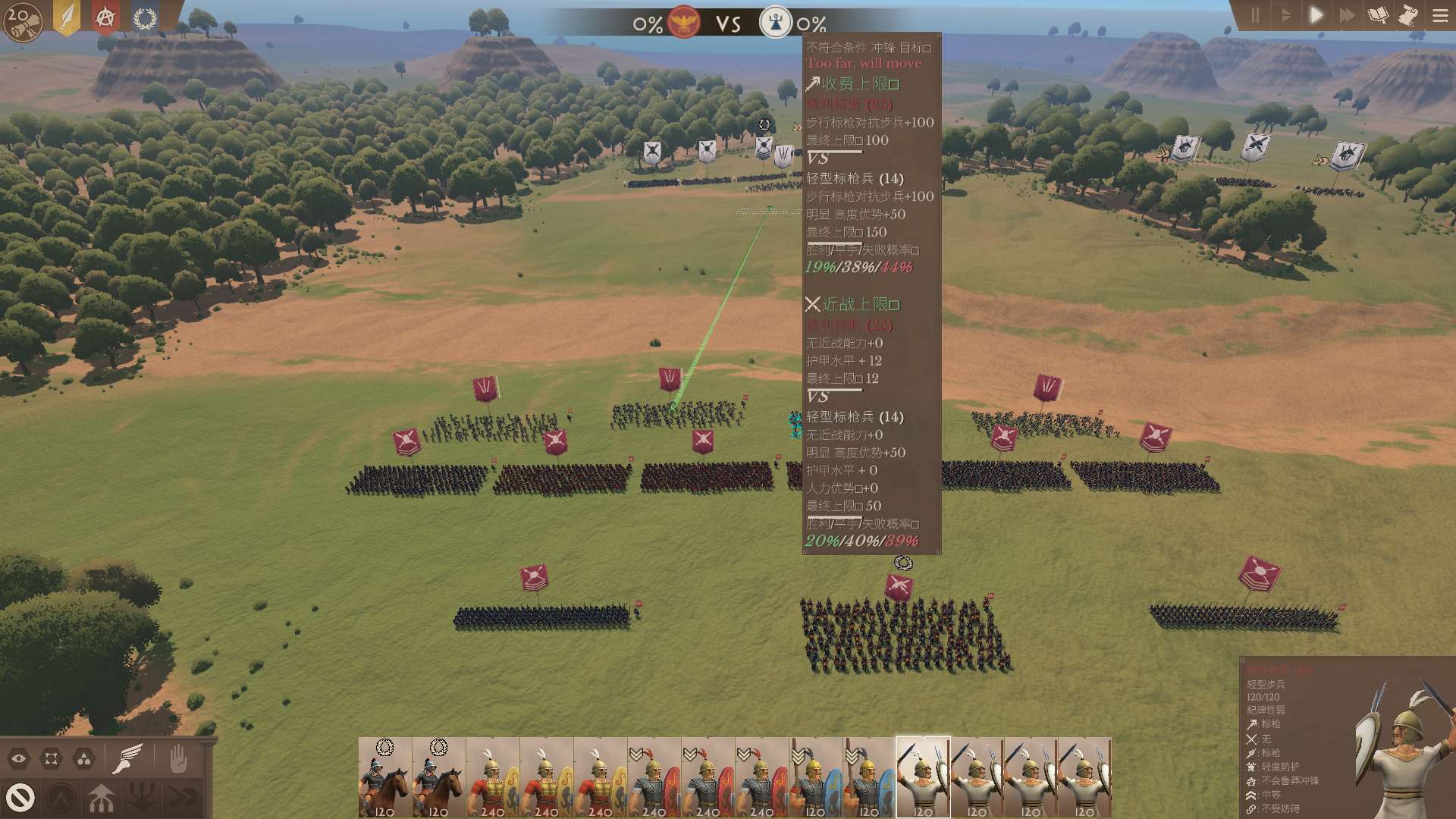The width and height of the screenshot is (1456, 819).
Task: Open the hamburger main menu
Action: 1440,15
